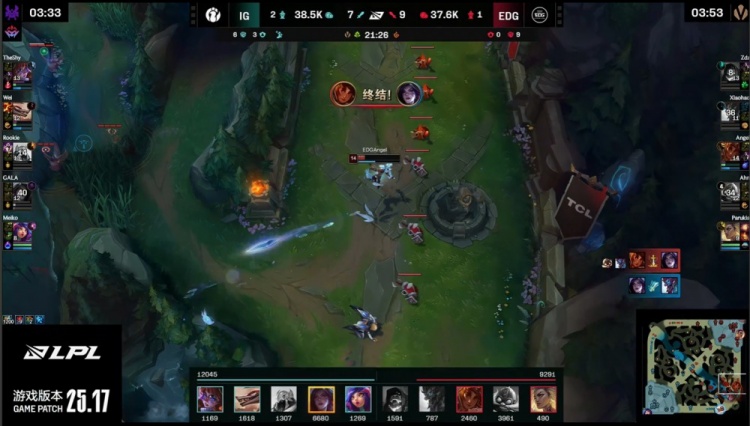
Task: Click the minimap
Action: pos(691,364)
